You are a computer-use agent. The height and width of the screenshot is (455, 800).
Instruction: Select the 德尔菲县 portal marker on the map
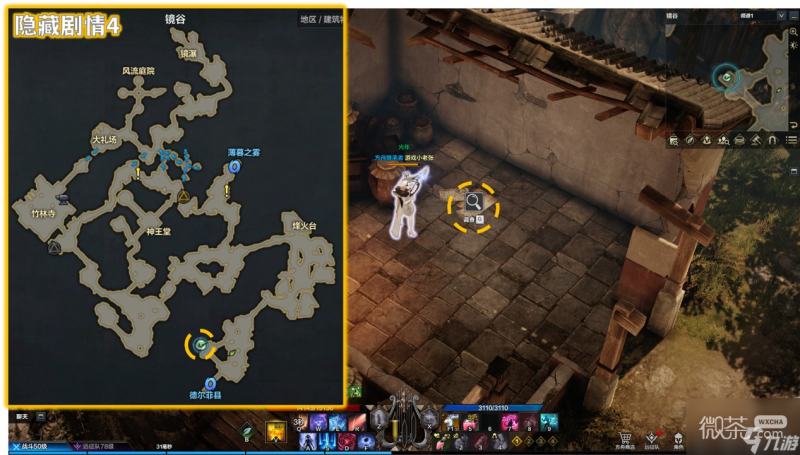[209, 384]
